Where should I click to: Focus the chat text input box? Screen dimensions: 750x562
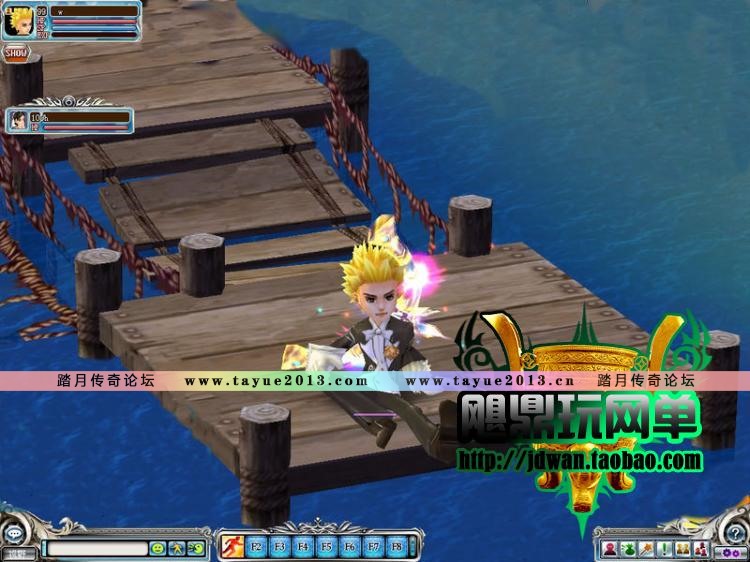(95, 548)
